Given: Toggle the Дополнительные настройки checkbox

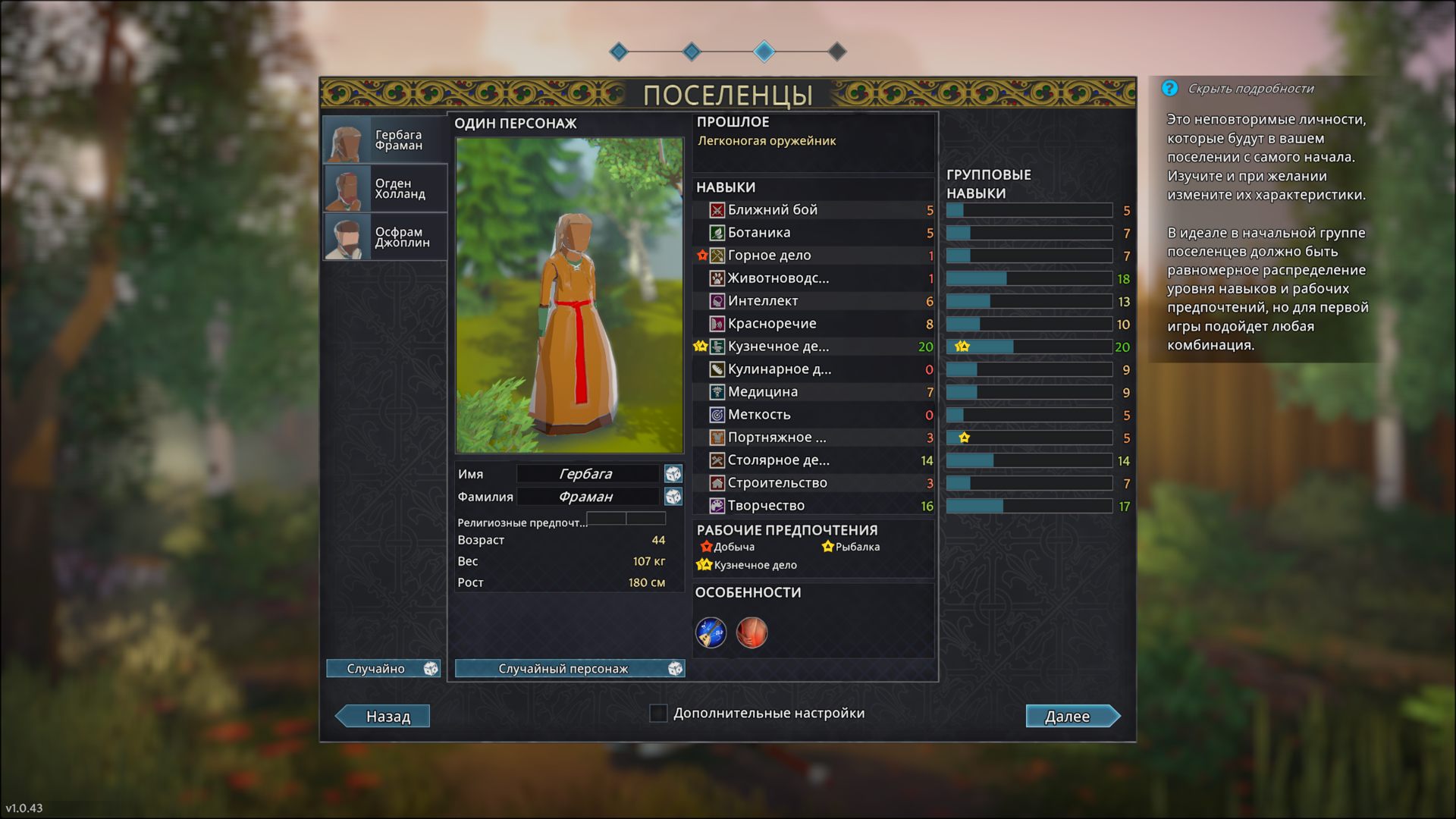Looking at the screenshot, I should coord(658,713).
